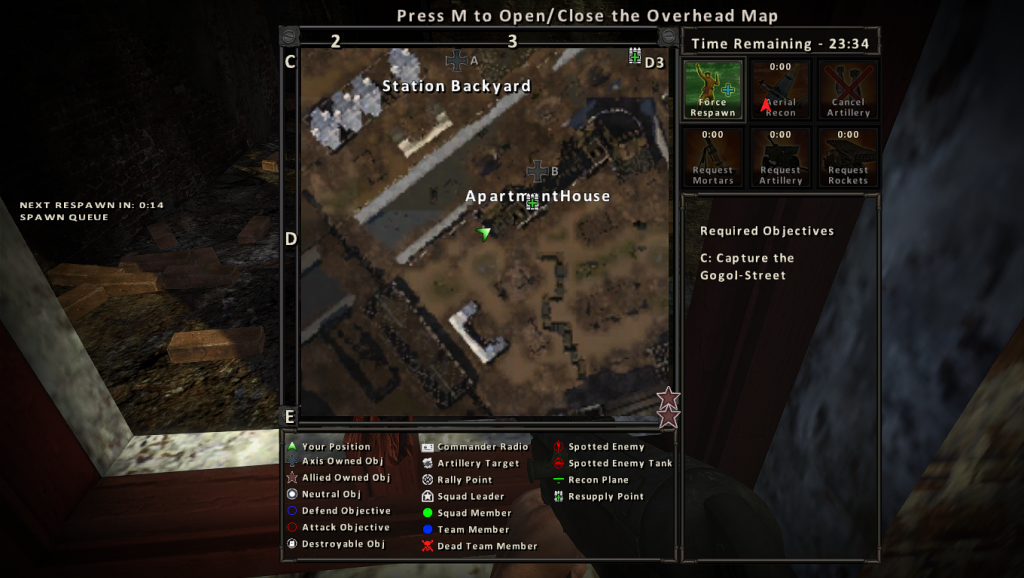Viewport: 1024px width, 578px height.
Task: Call in Request Mortars
Action: (x=713, y=157)
